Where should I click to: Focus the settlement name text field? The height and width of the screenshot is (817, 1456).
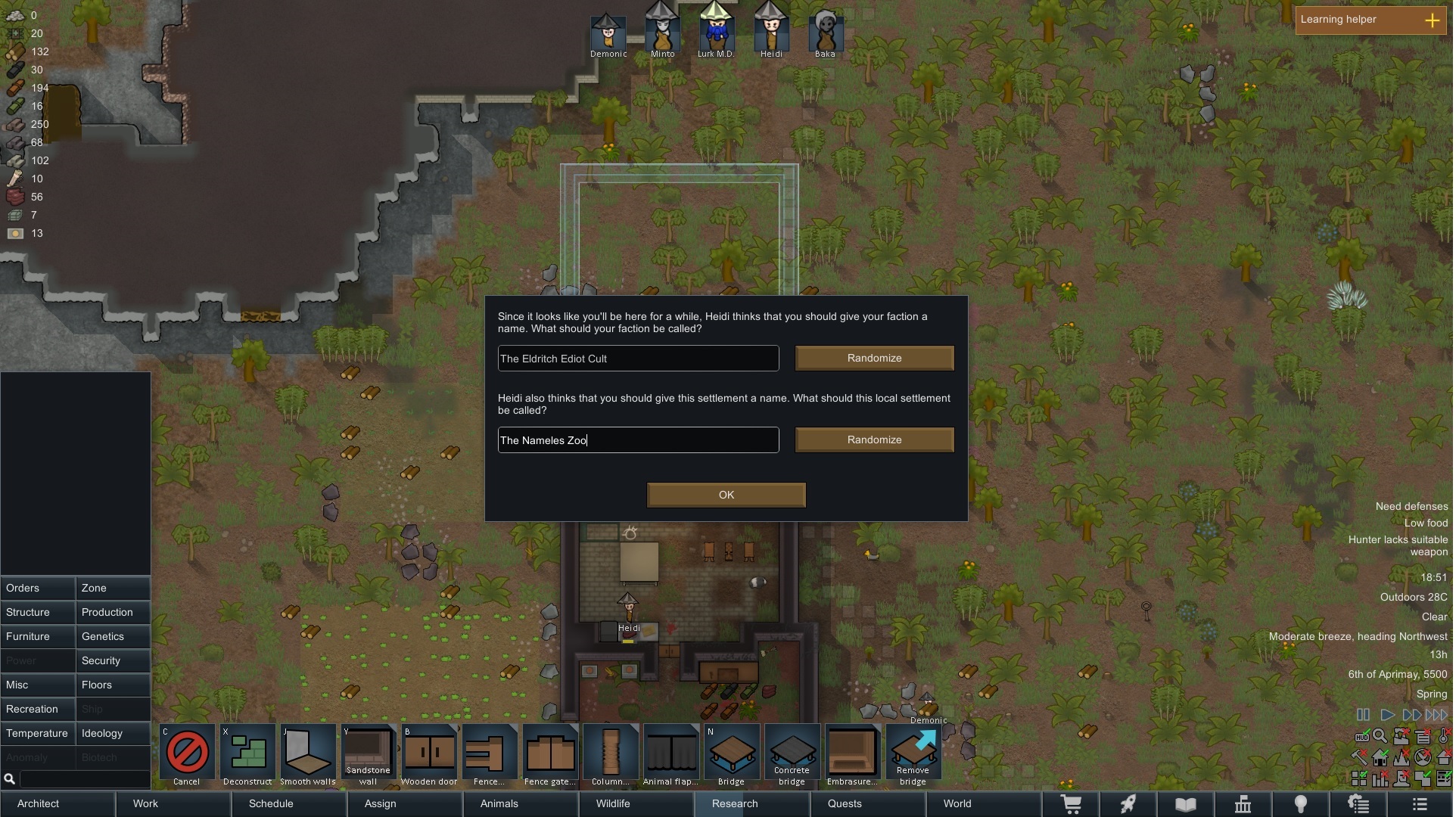coord(638,440)
